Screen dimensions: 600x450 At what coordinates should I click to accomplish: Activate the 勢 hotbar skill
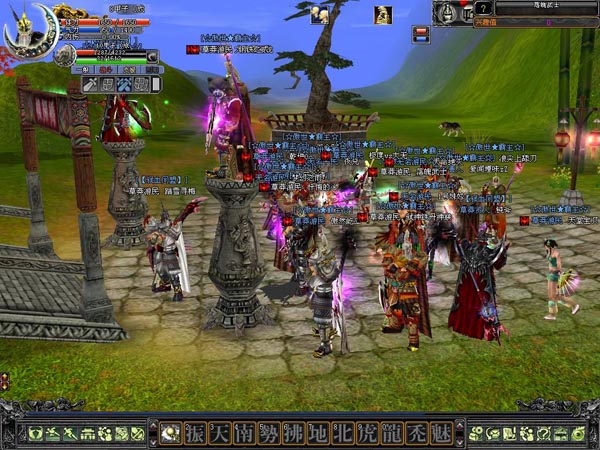(269, 433)
